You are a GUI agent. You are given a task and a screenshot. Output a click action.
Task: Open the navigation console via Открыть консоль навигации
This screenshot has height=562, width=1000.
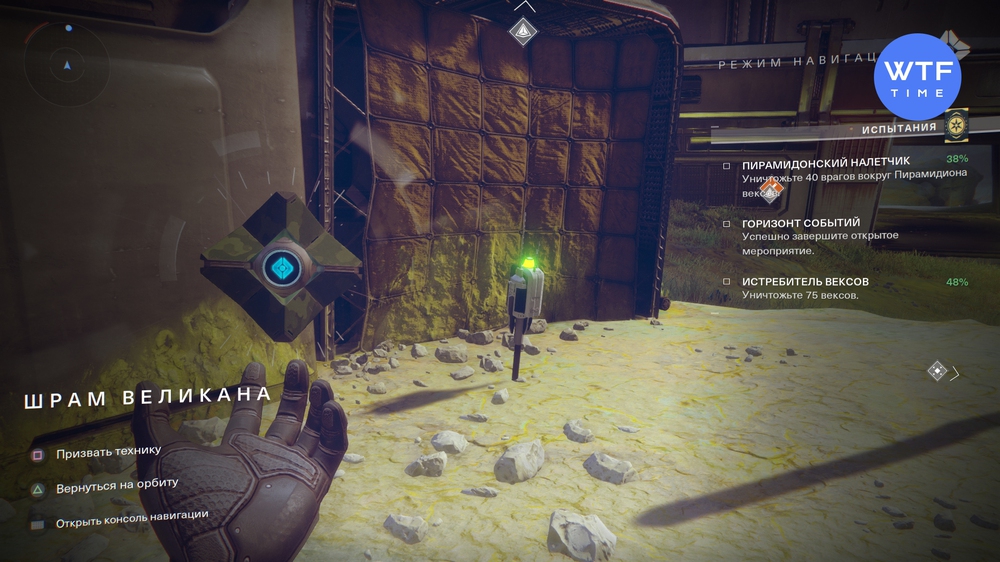pyautogui.click(x=132, y=516)
